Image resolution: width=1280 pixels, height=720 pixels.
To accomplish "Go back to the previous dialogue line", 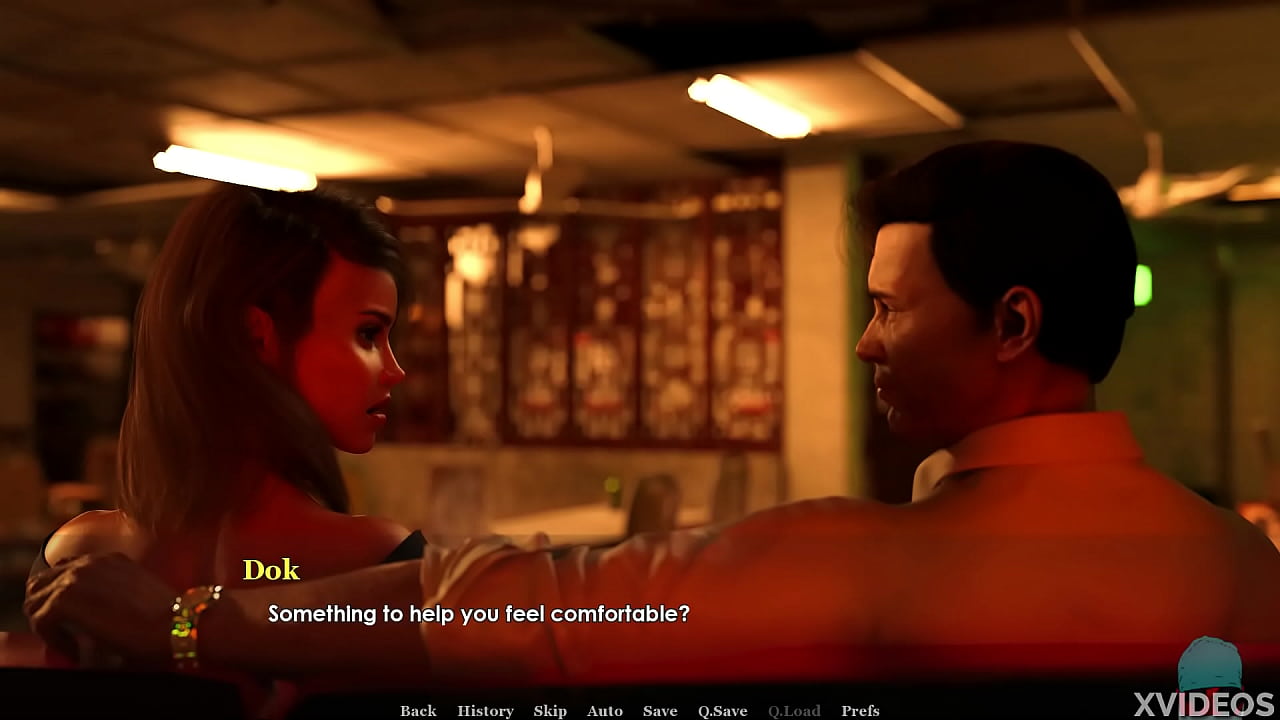I will (418, 711).
